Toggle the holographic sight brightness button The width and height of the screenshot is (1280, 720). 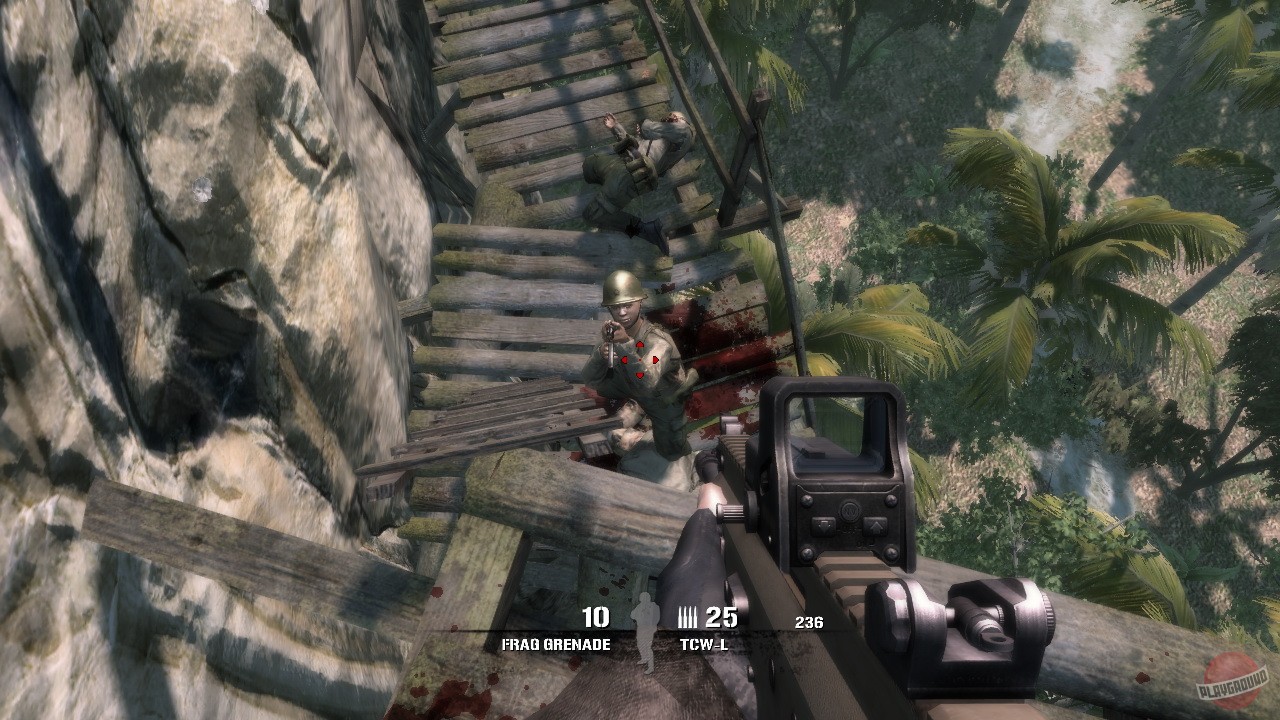[x=850, y=512]
